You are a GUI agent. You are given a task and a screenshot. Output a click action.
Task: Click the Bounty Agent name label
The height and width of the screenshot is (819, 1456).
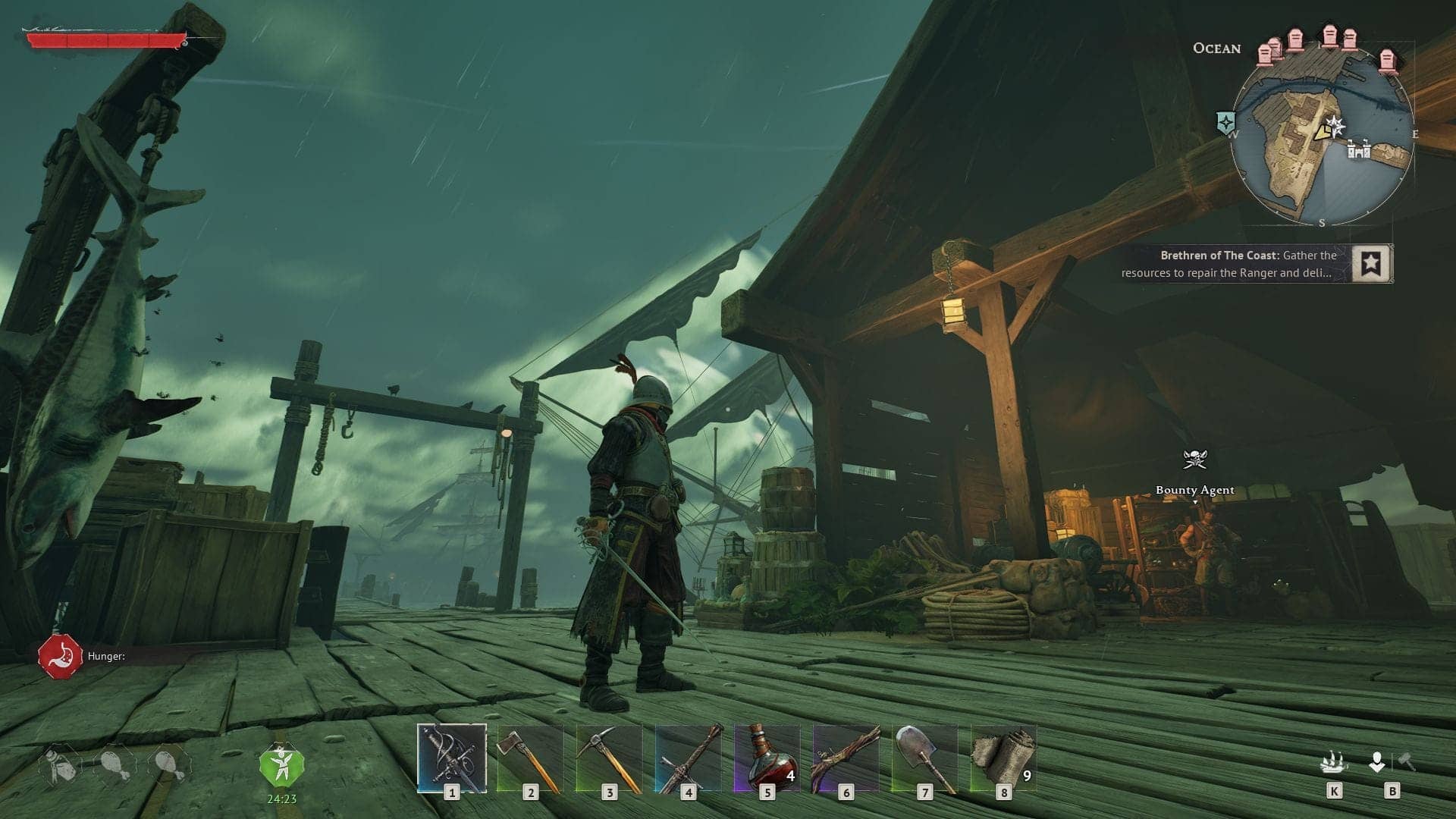pyautogui.click(x=1194, y=491)
